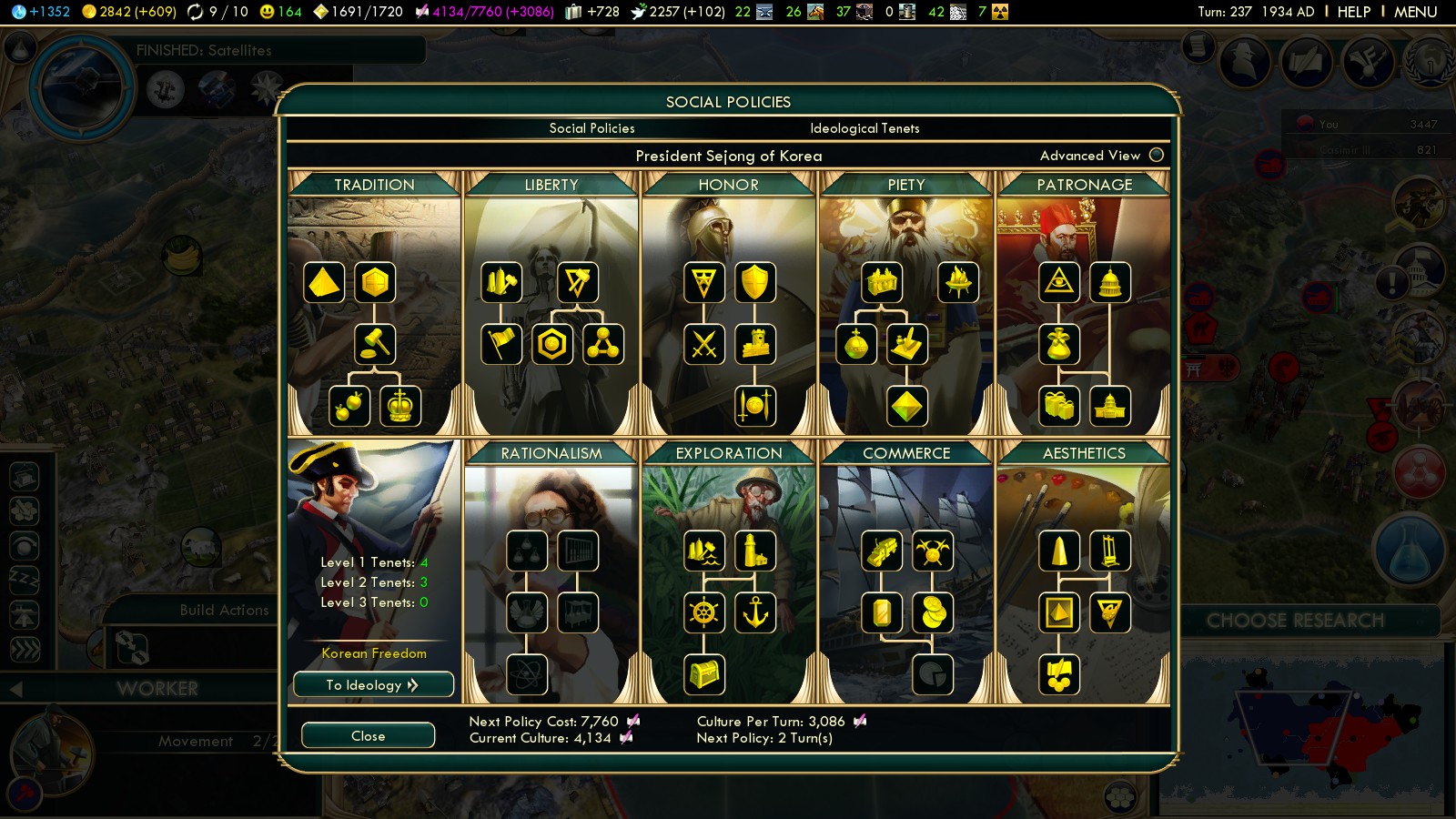The width and height of the screenshot is (1456, 819).
Task: Toggle the Advanced View option
Action: 1157,155
